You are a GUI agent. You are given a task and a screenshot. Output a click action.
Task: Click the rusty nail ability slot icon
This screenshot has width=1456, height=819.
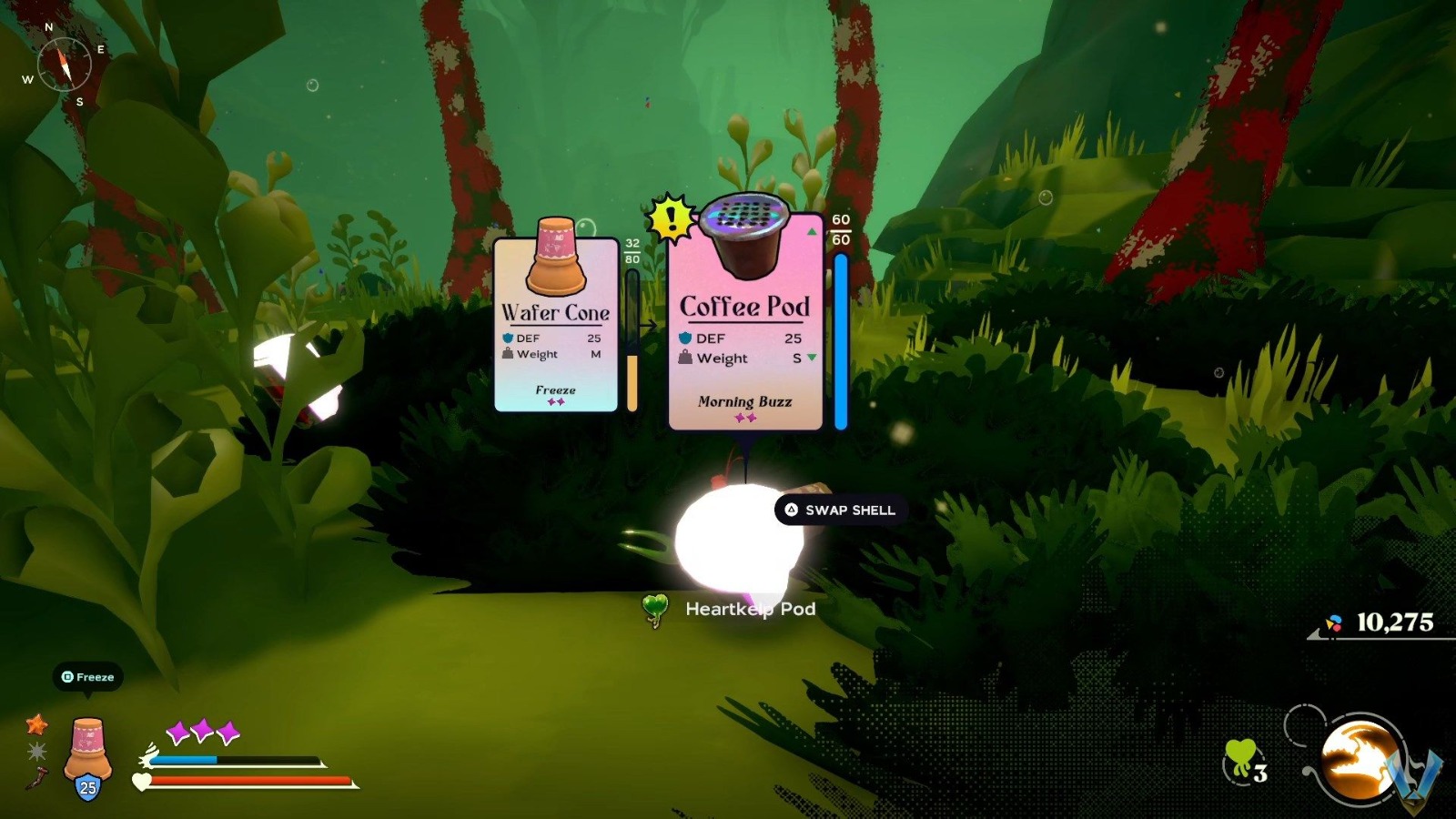(36, 778)
